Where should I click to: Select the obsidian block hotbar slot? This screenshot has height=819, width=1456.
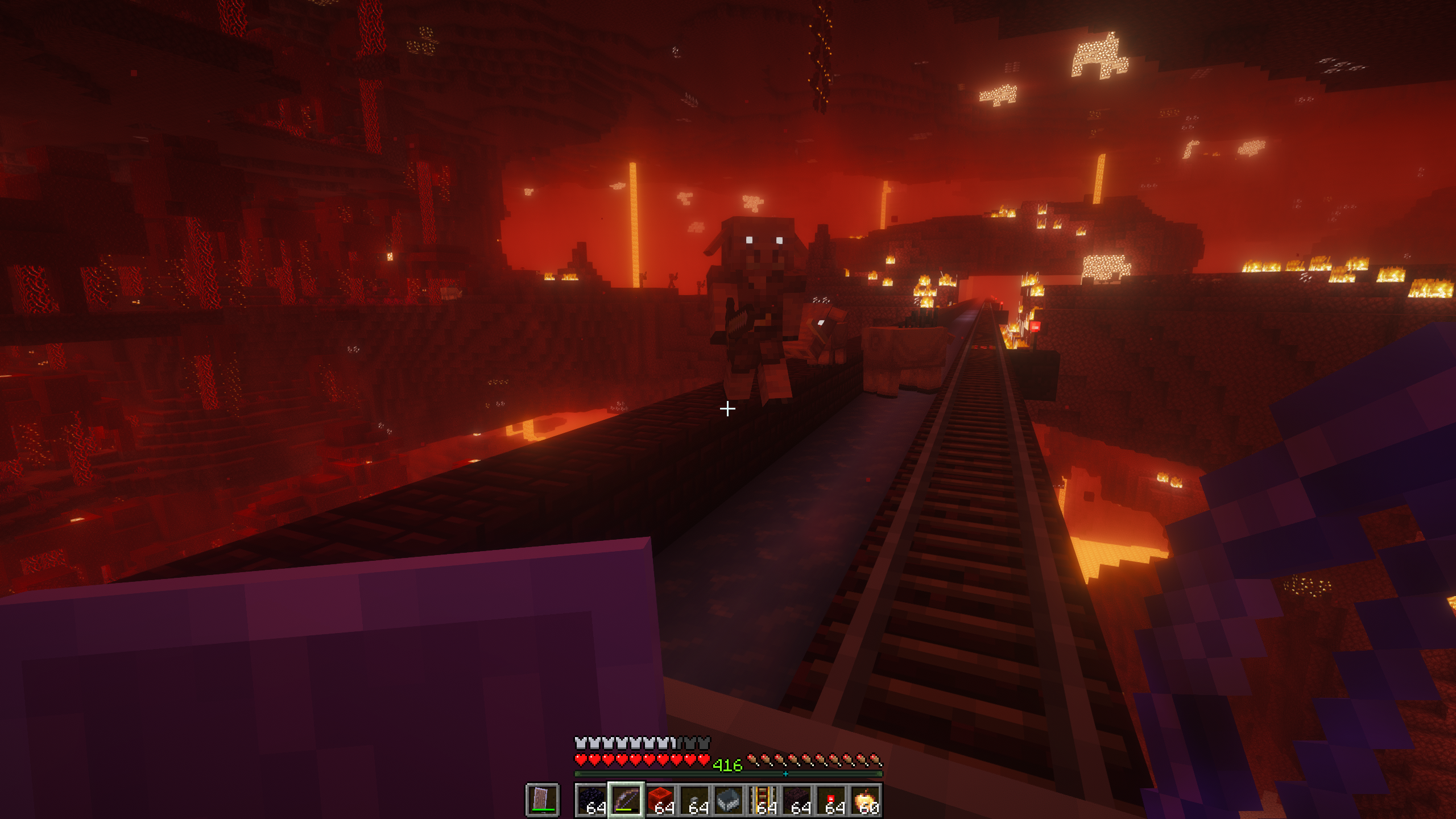tap(591, 800)
